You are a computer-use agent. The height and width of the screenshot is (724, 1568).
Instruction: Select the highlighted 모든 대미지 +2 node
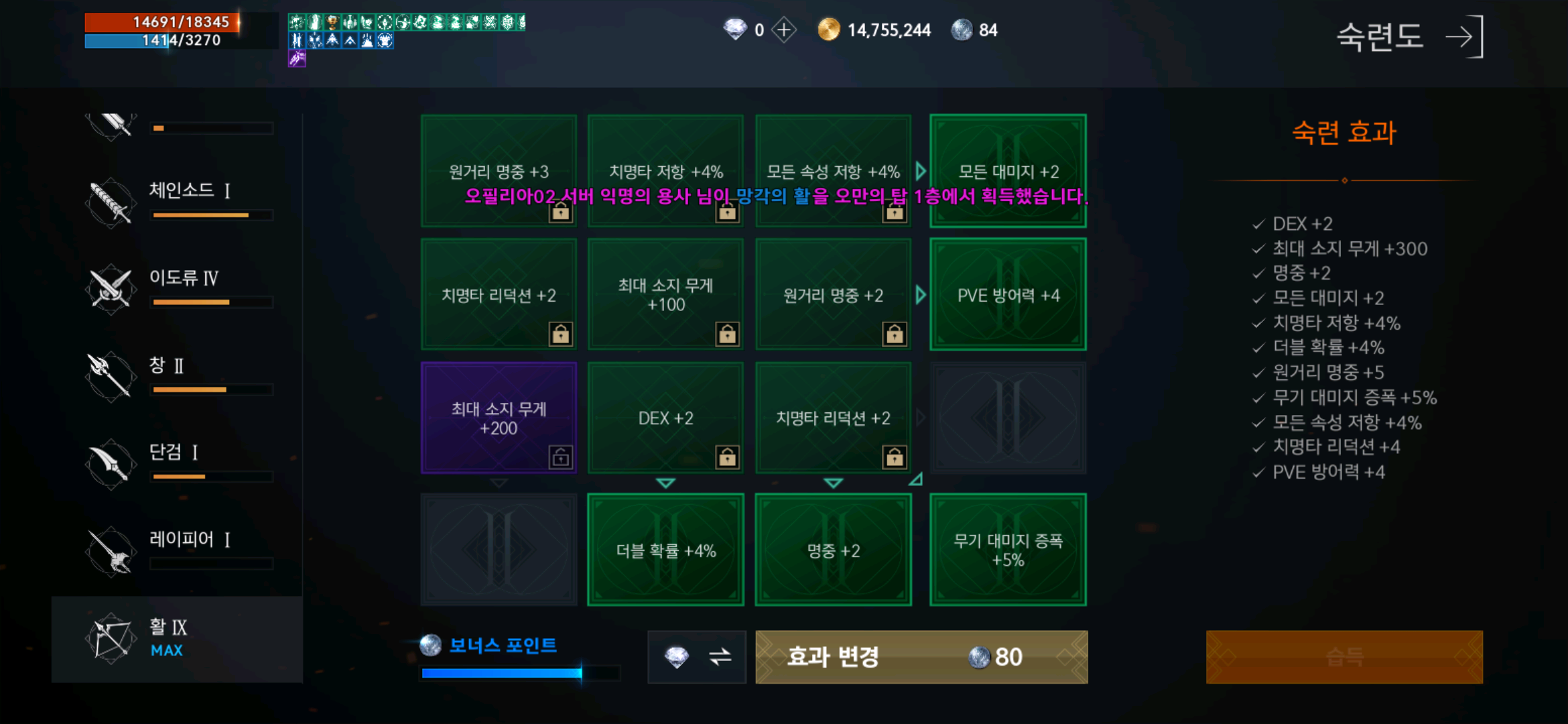(1008, 172)
